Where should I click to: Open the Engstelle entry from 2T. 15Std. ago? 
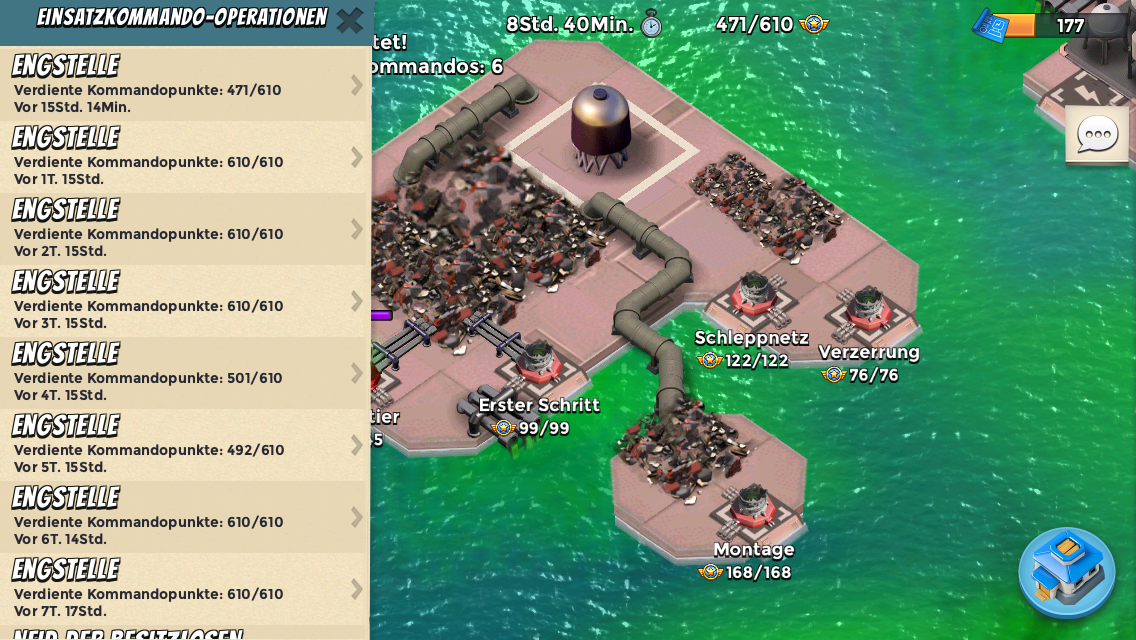pyautogui.click(x=185, y=229)
